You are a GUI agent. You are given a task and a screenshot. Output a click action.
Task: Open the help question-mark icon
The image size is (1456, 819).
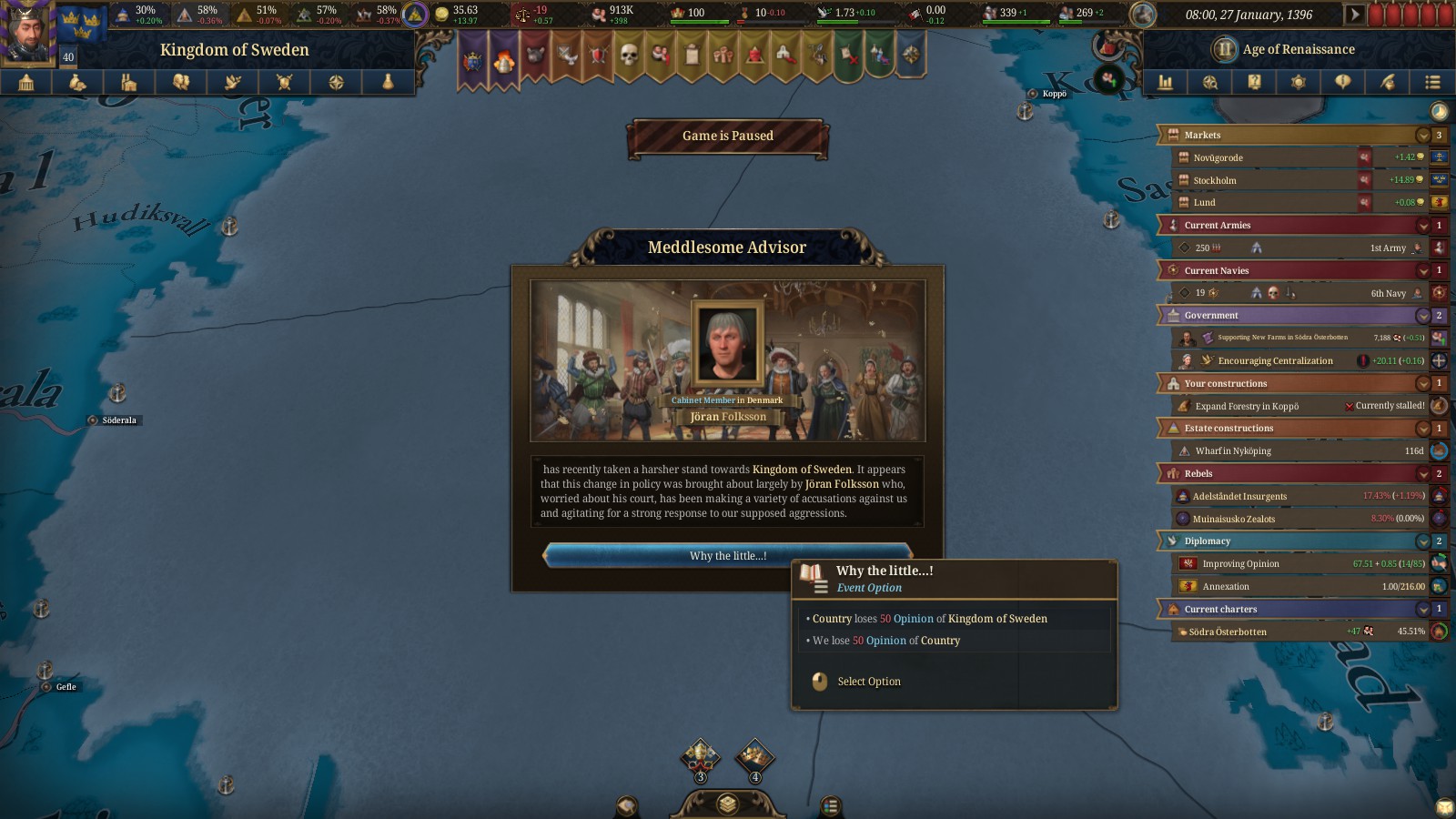point(1254,82)
